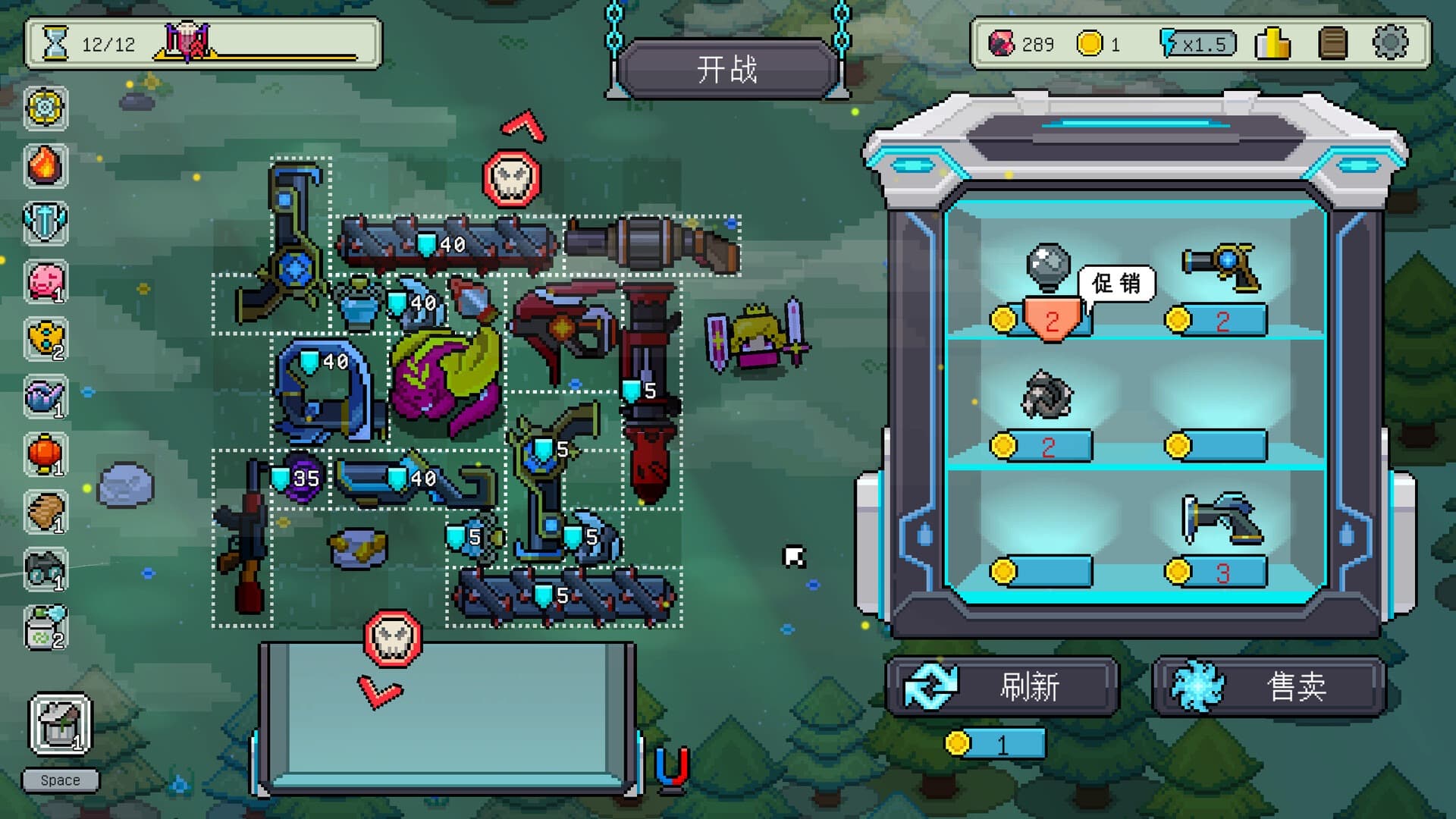The image size is (1456, 819).
Task: Select the fire relic icon
Action: tap(45, 165)
